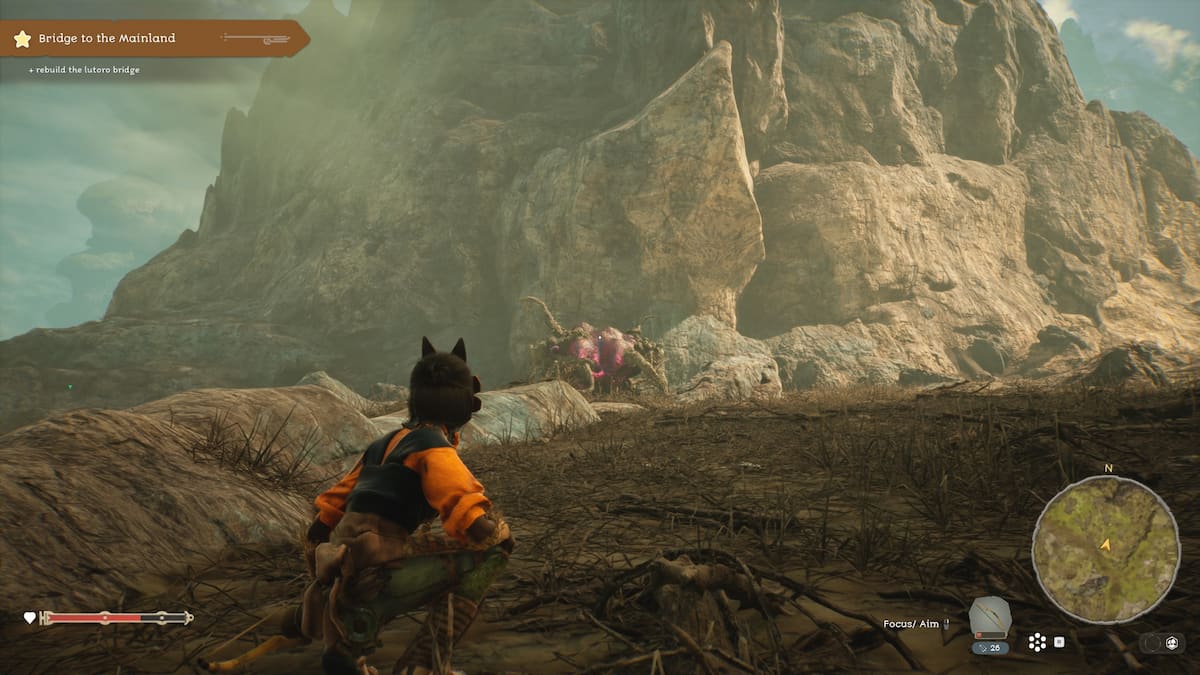1200x675 pixels.
Task: Click the hexagonal mask icon
Action: 1171,642
